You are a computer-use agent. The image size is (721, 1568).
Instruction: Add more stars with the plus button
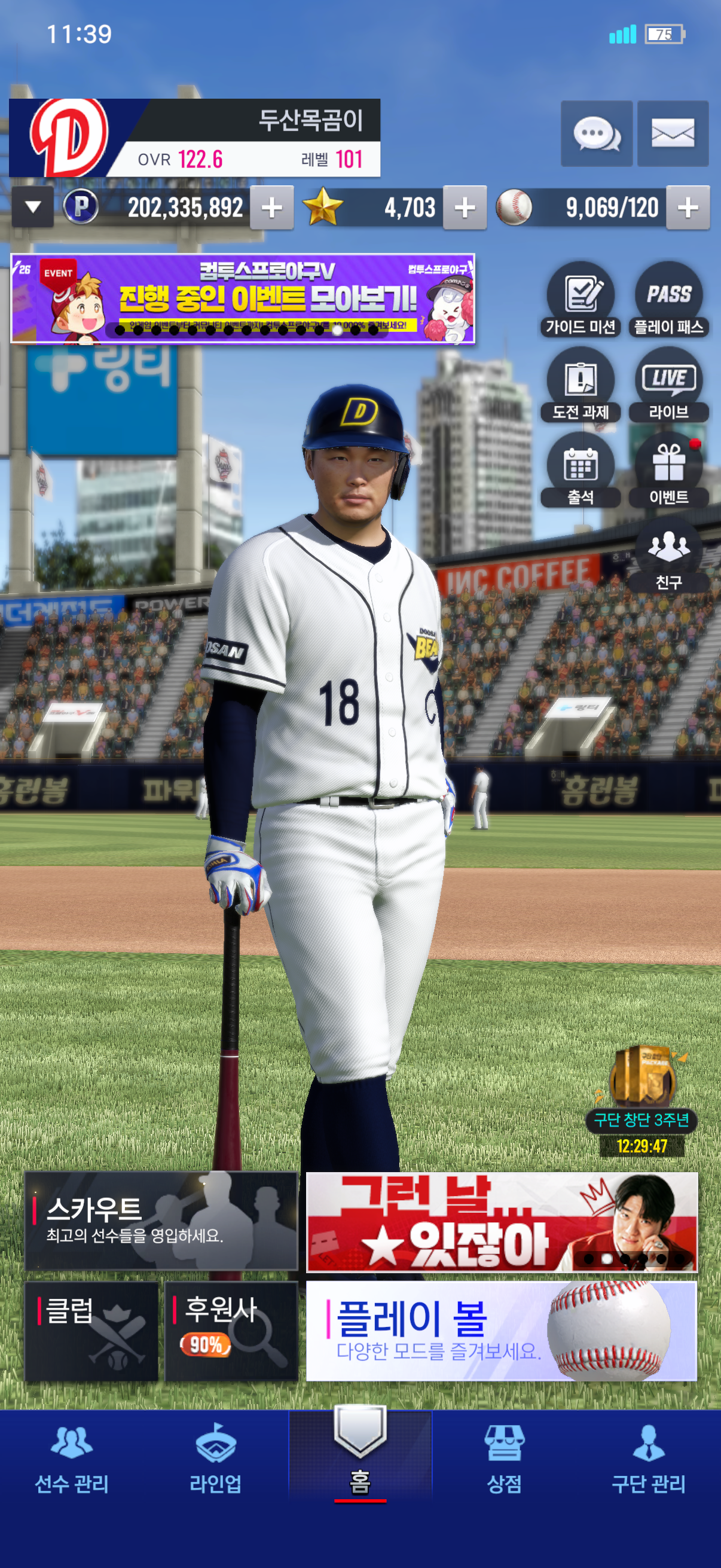click(465, 208)
